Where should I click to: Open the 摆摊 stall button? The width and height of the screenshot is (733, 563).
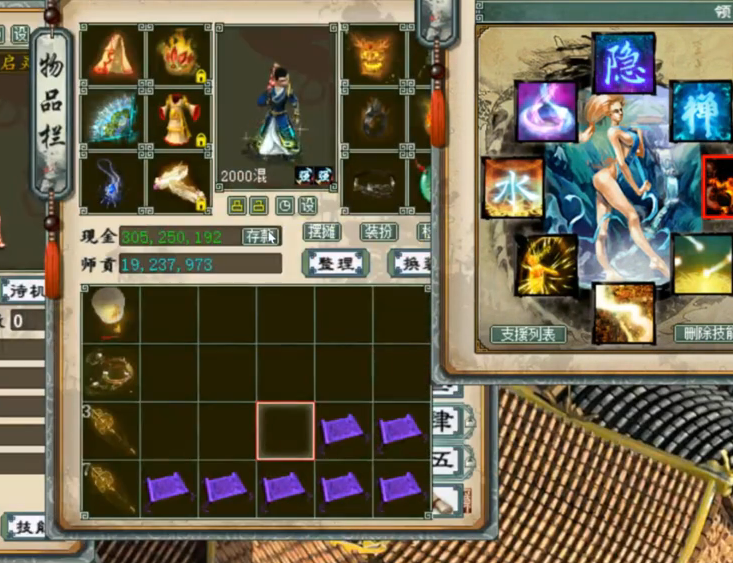pos(322,232)
